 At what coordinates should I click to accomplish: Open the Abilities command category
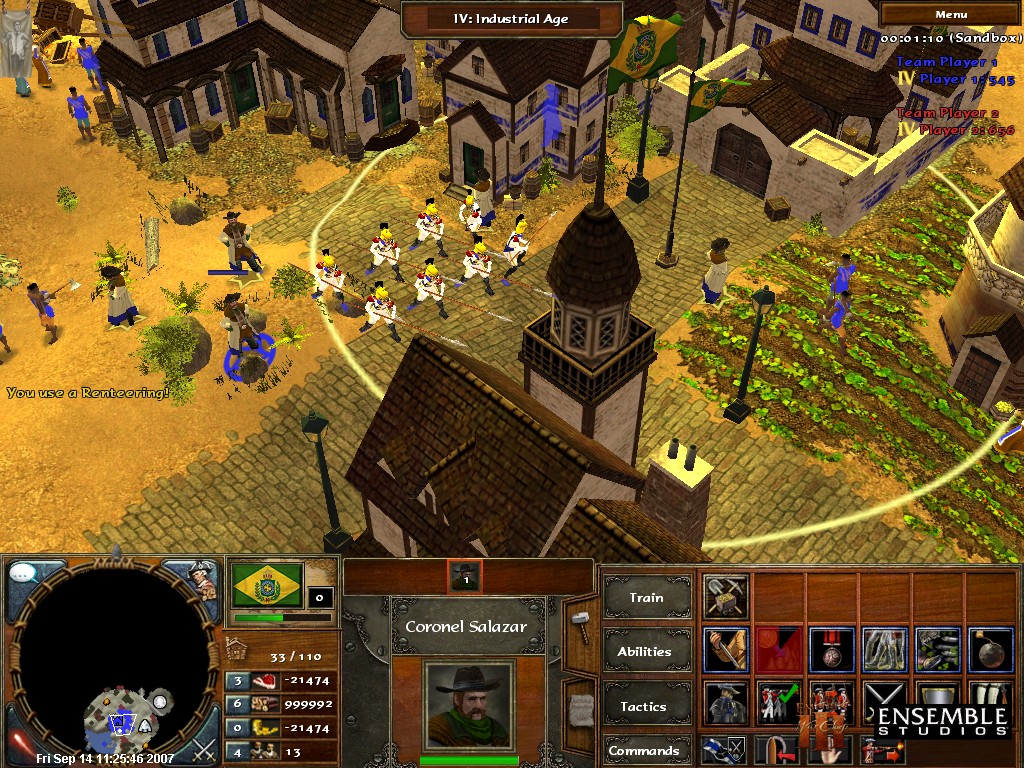[646, 651]
